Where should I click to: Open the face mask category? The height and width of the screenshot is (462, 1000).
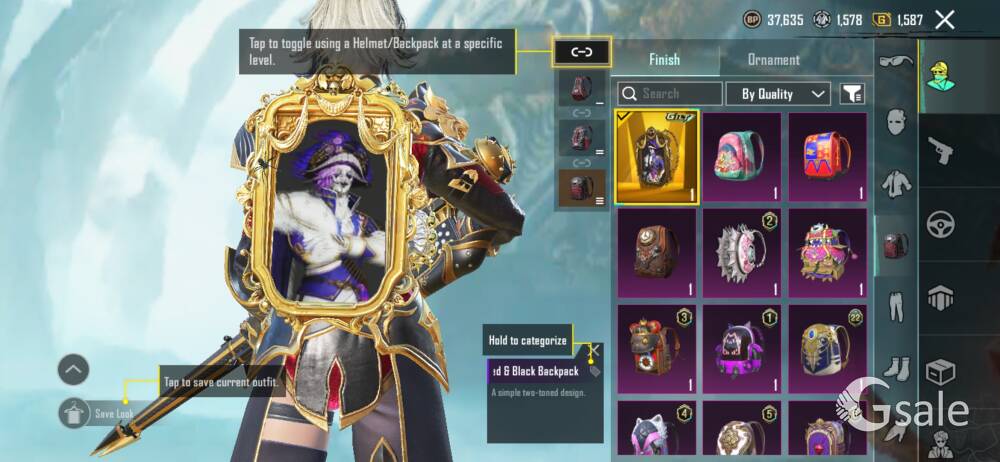pyautogui.click(x=895, y=123)
